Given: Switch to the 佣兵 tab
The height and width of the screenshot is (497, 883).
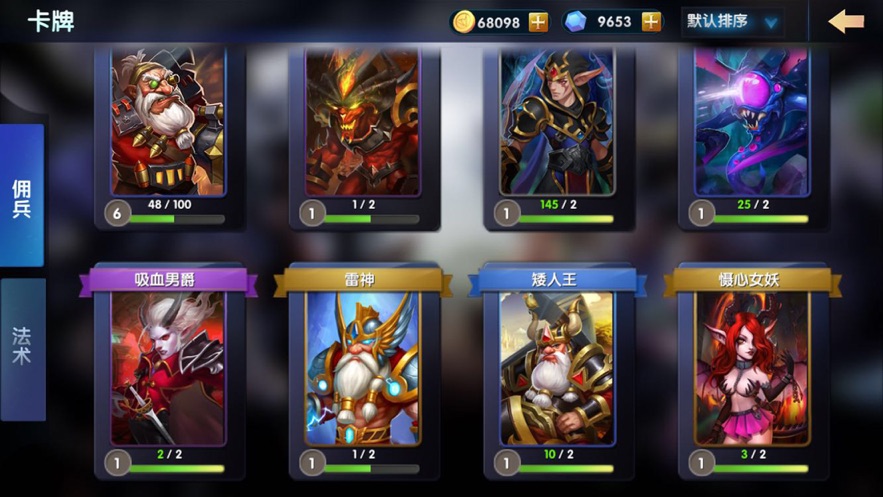Looking at the screenshot, I should pyautogui.click(x=22, y=195).
